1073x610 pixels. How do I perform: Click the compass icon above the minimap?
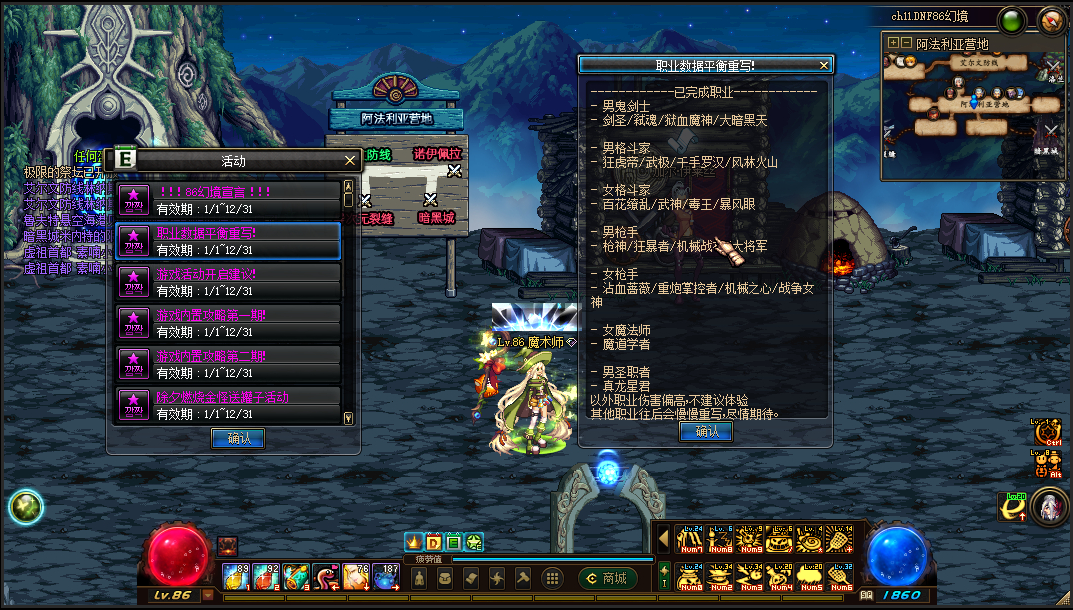(1051, 20)
